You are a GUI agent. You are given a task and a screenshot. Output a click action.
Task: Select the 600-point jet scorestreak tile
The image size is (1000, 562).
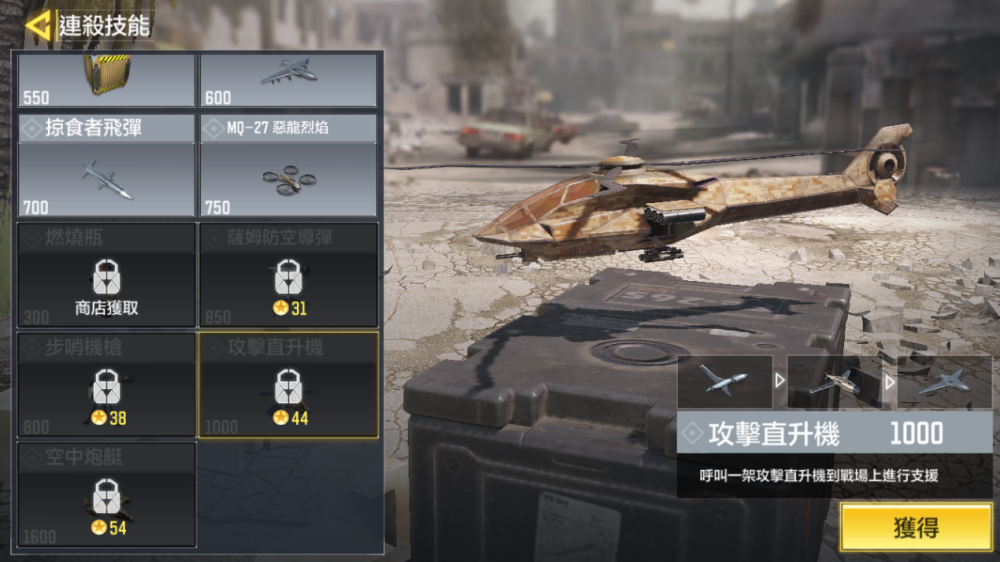[288, 79]
